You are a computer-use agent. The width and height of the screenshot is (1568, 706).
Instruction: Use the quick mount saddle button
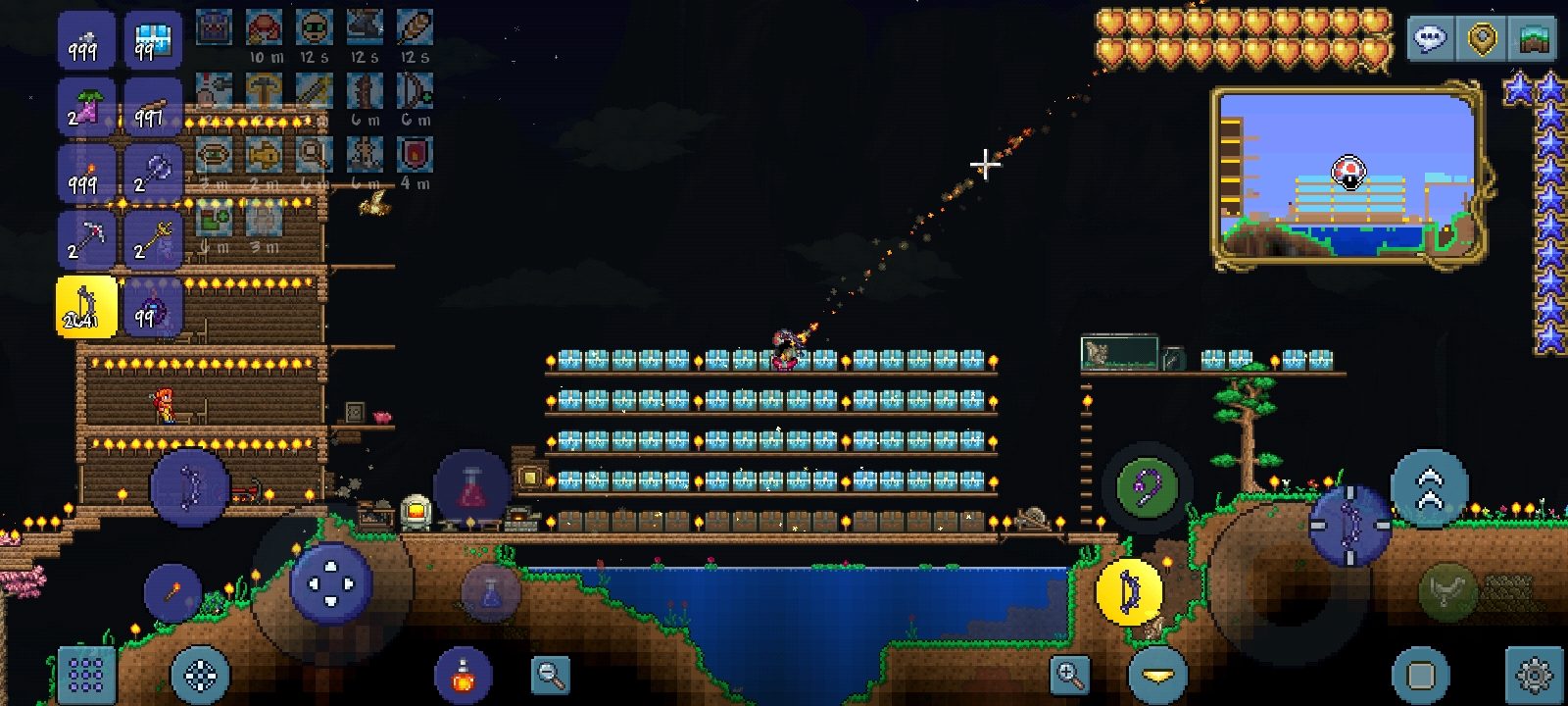pos(1448,590)
